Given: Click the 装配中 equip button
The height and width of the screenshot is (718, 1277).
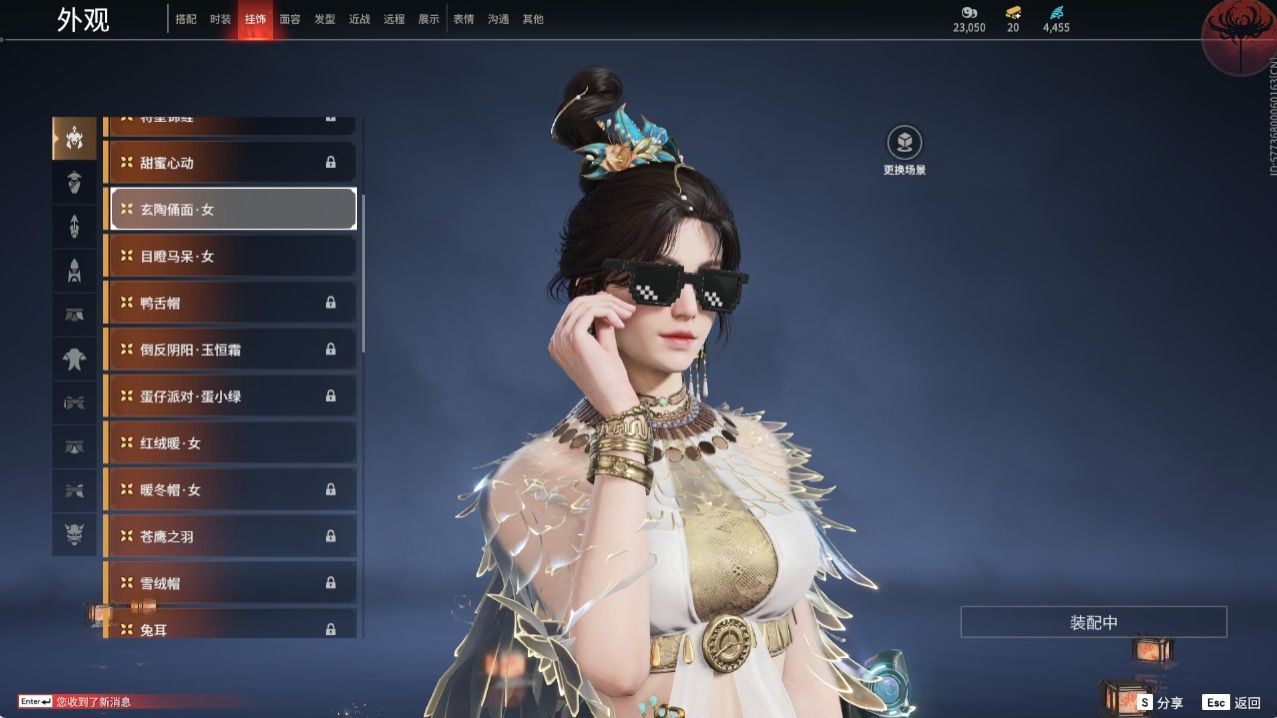Looking at the screenshot, I should point(1093,622).
